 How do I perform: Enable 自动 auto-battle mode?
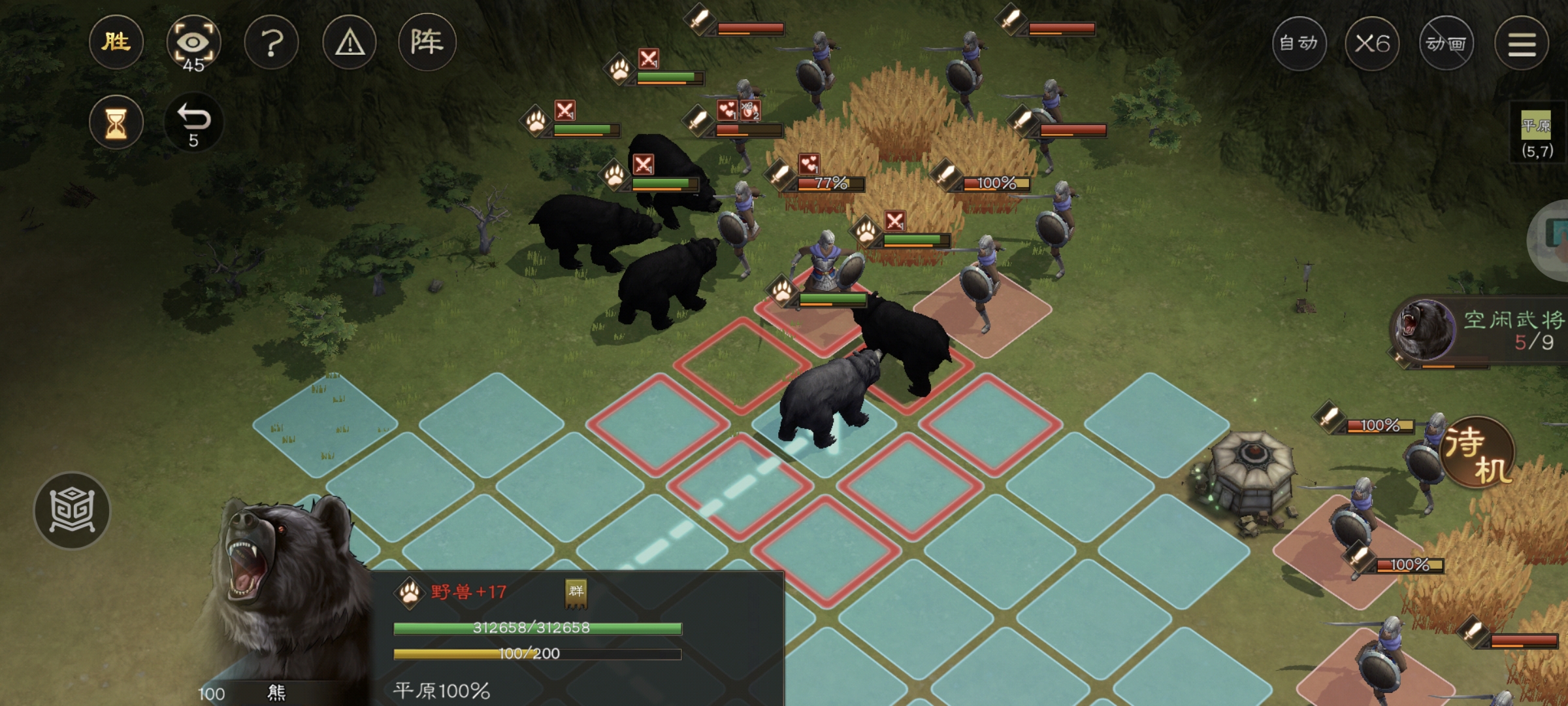pyautogui.click(x=1299, y=44)
